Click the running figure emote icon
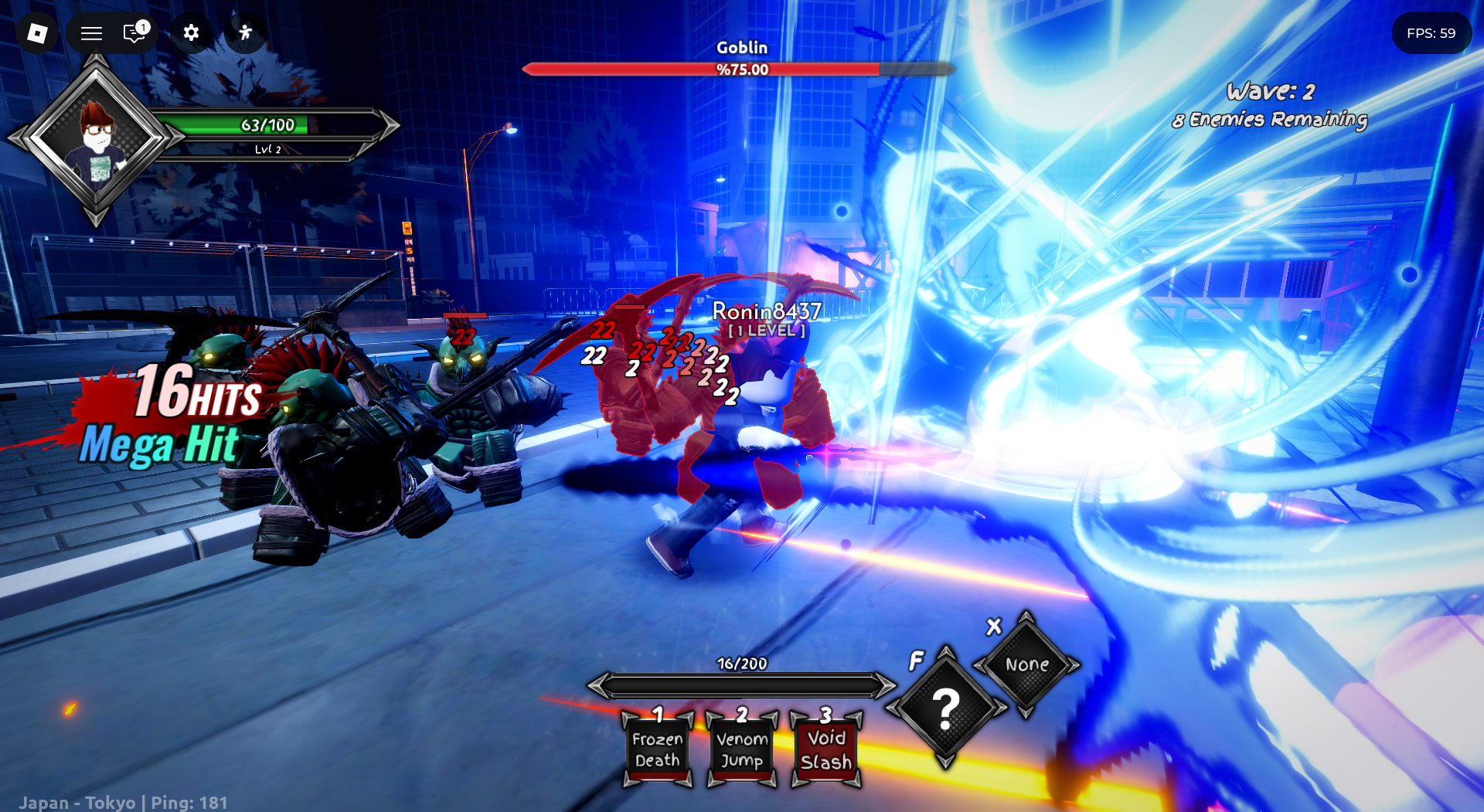The image size is (1484, 812). point(246,32)
